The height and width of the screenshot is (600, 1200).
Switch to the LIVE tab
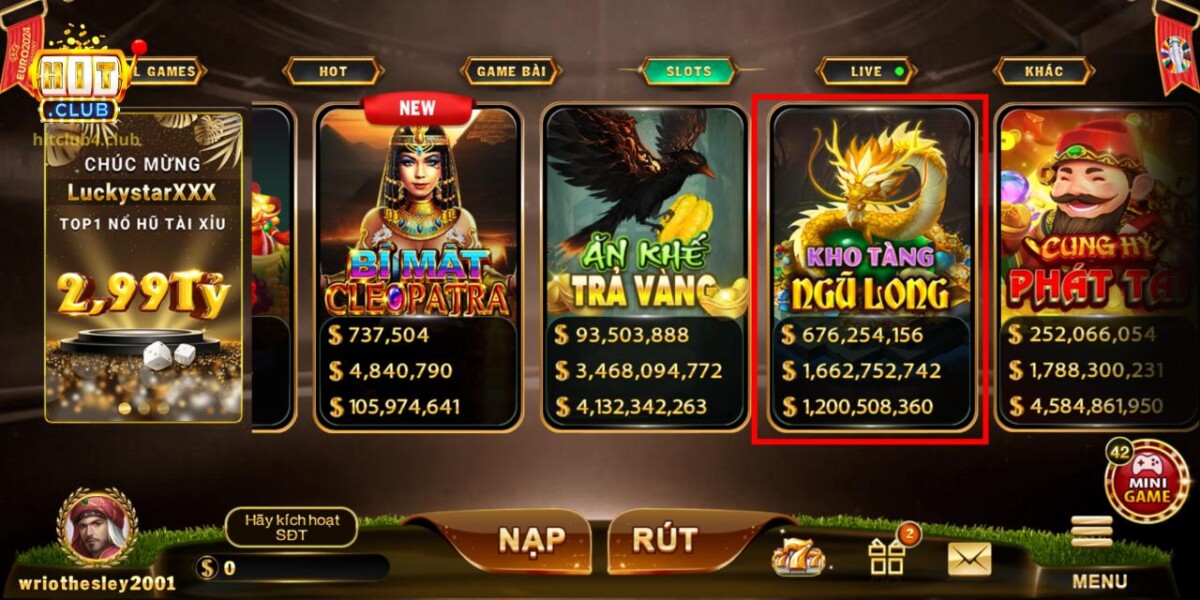pyautogui.click(x=867, y=71)
